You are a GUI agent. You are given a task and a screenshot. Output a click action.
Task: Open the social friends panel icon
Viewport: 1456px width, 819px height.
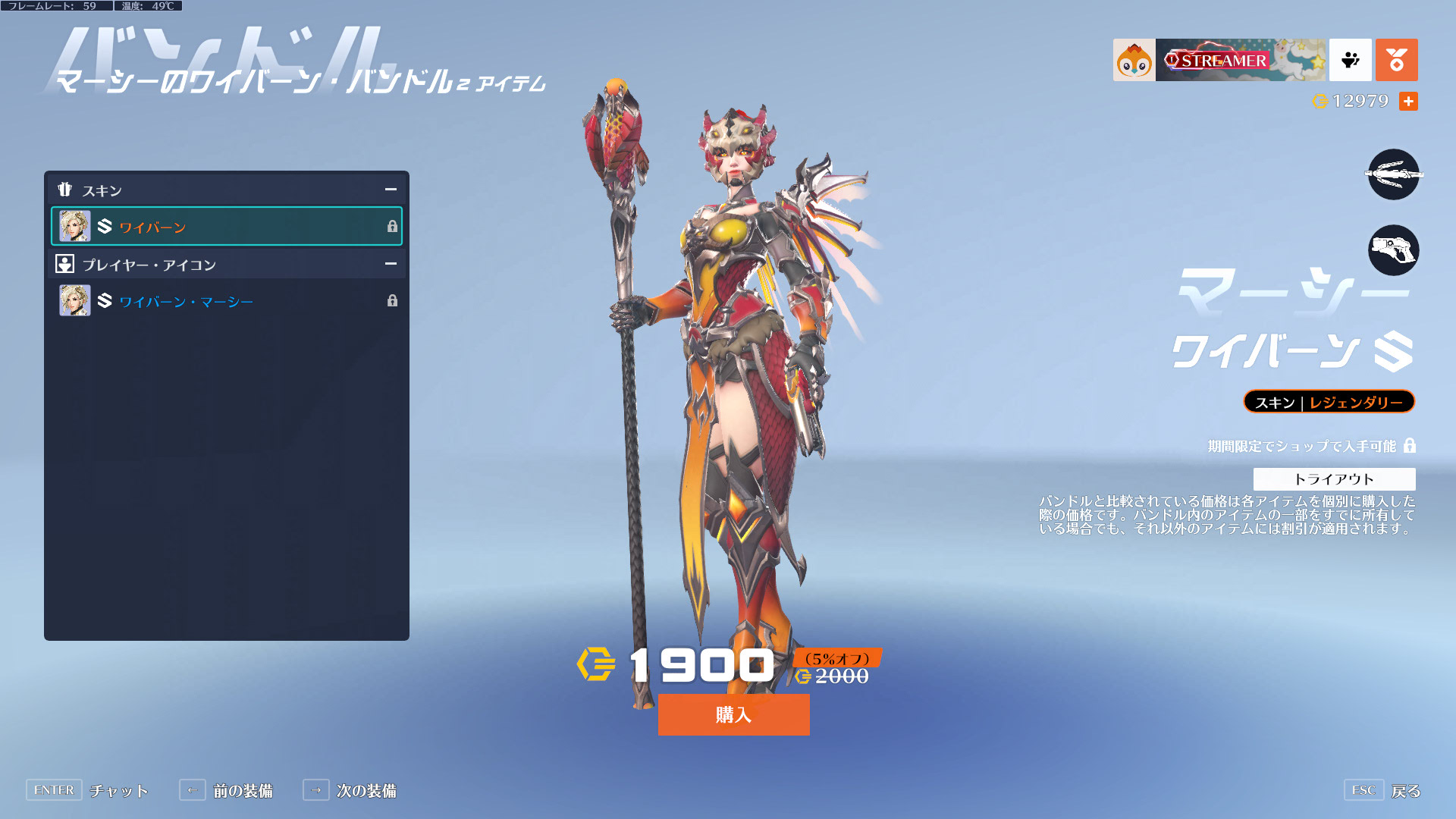(1350, 60)
